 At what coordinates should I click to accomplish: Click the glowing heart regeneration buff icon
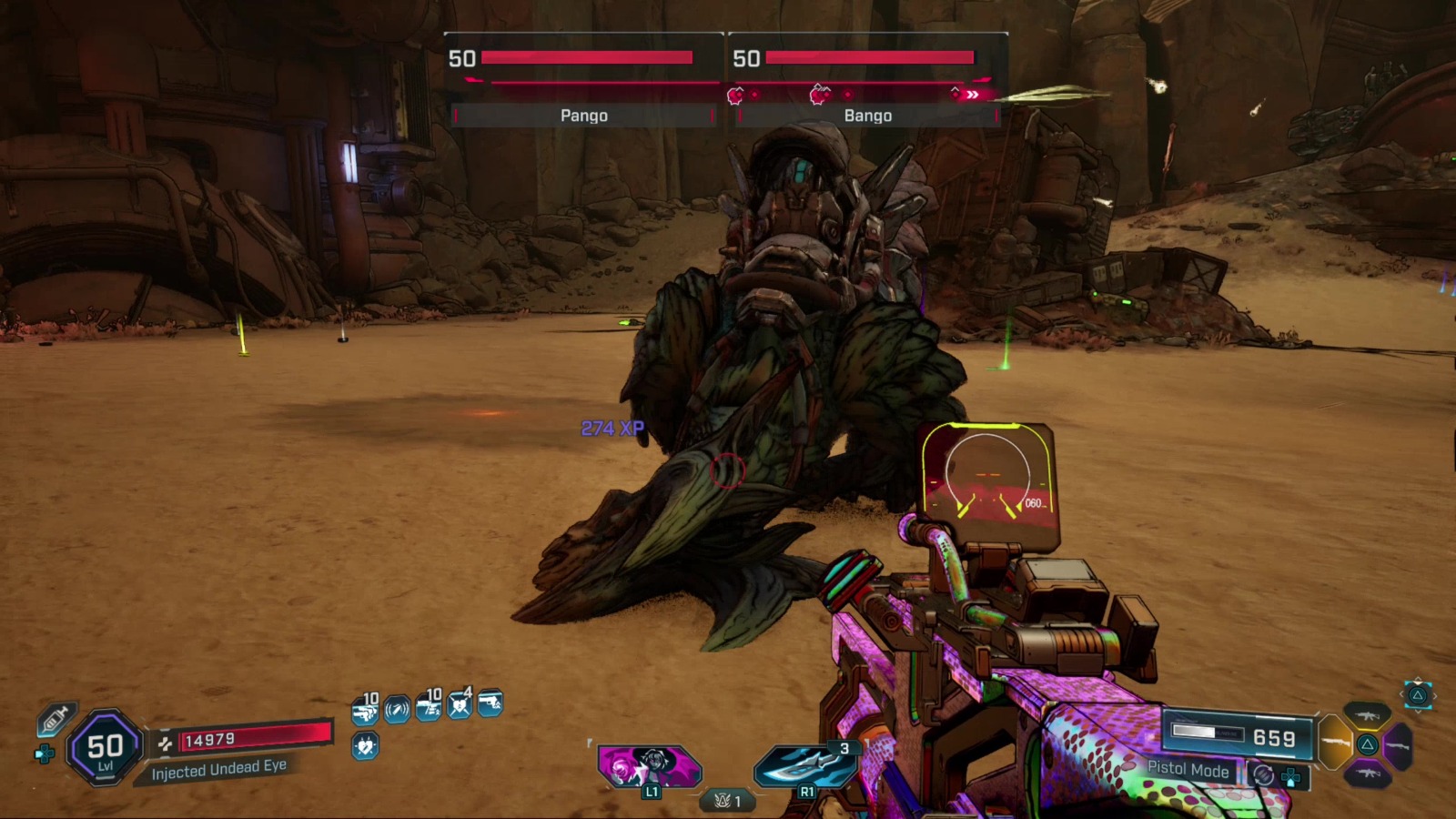click(x=365, y=744)
